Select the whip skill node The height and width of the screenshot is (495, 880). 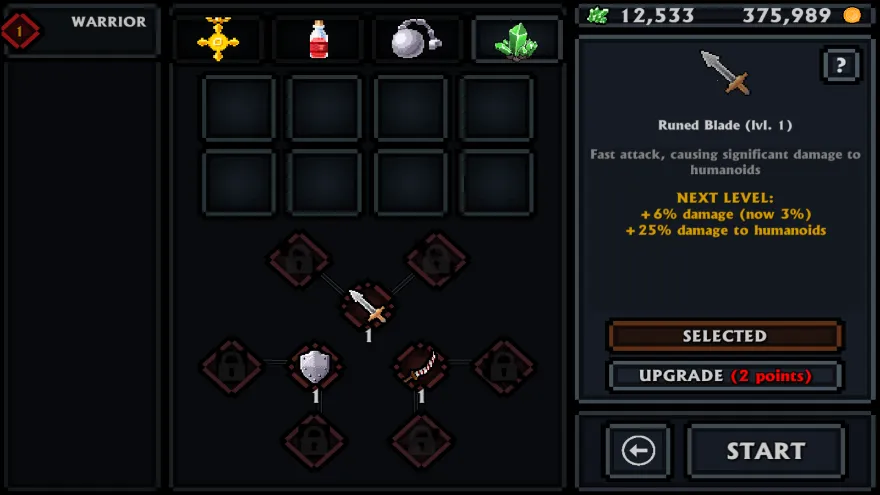[420, 366]
